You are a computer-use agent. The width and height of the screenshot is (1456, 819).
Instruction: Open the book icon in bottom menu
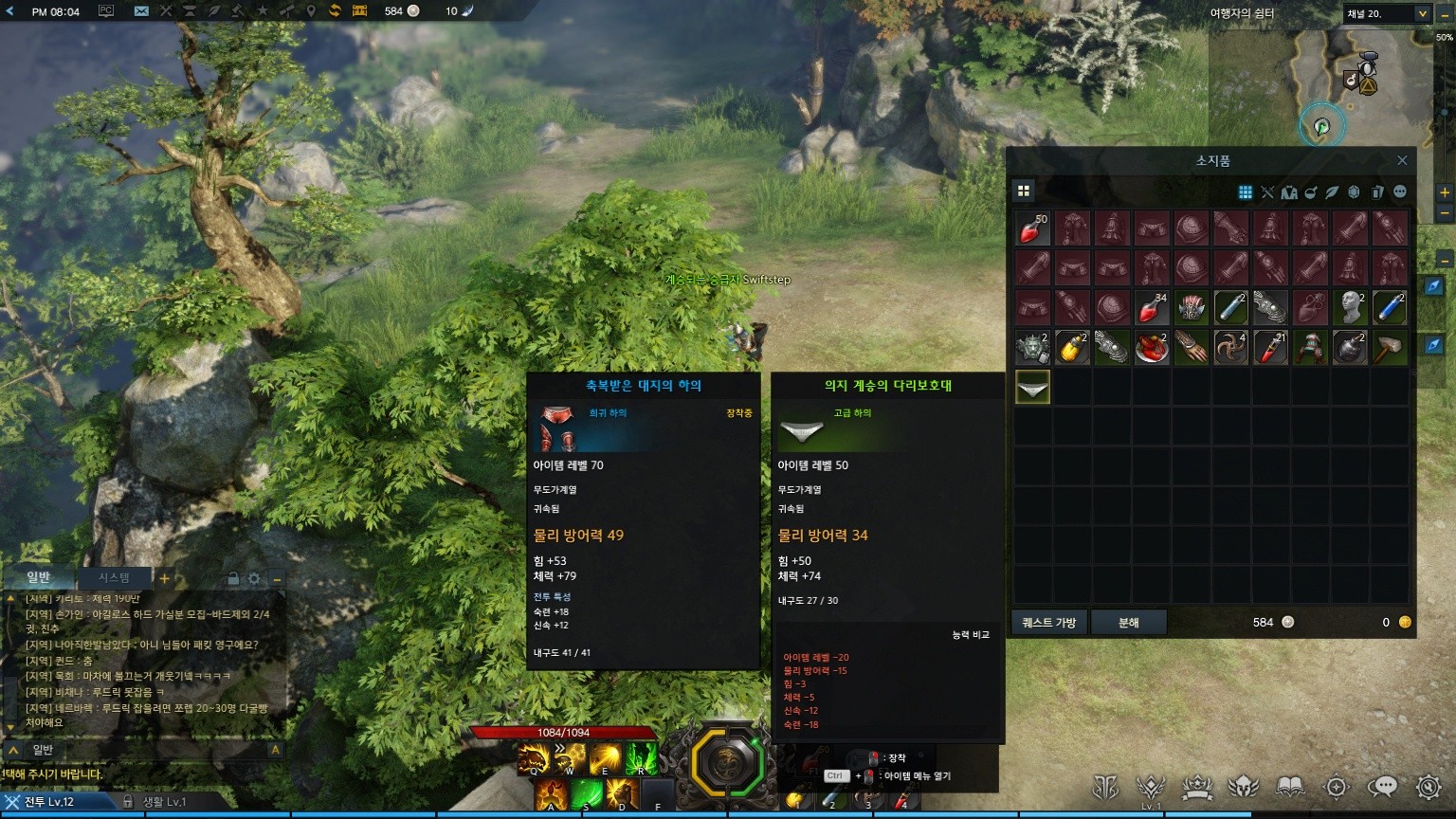coord(1290,787)
